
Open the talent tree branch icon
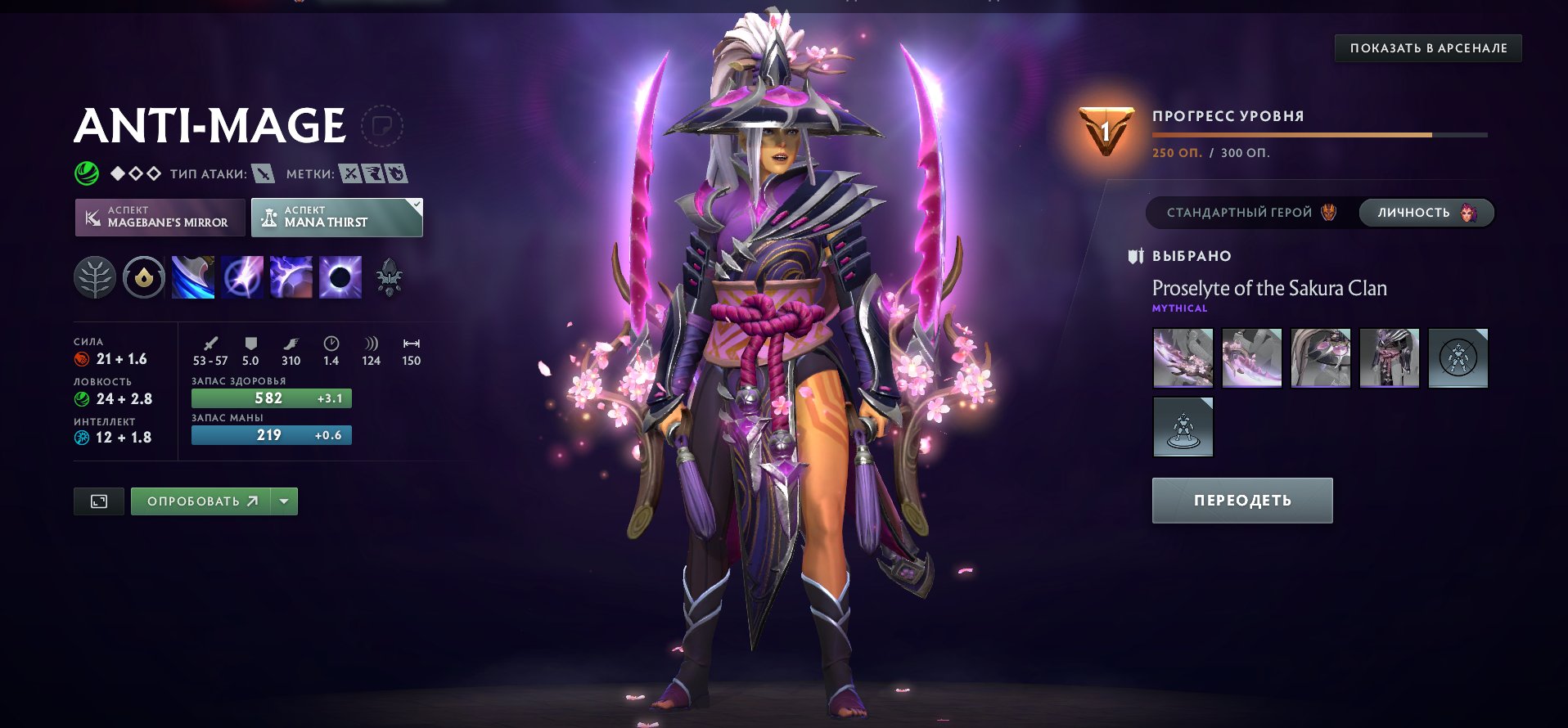click(x=94, y=276)
